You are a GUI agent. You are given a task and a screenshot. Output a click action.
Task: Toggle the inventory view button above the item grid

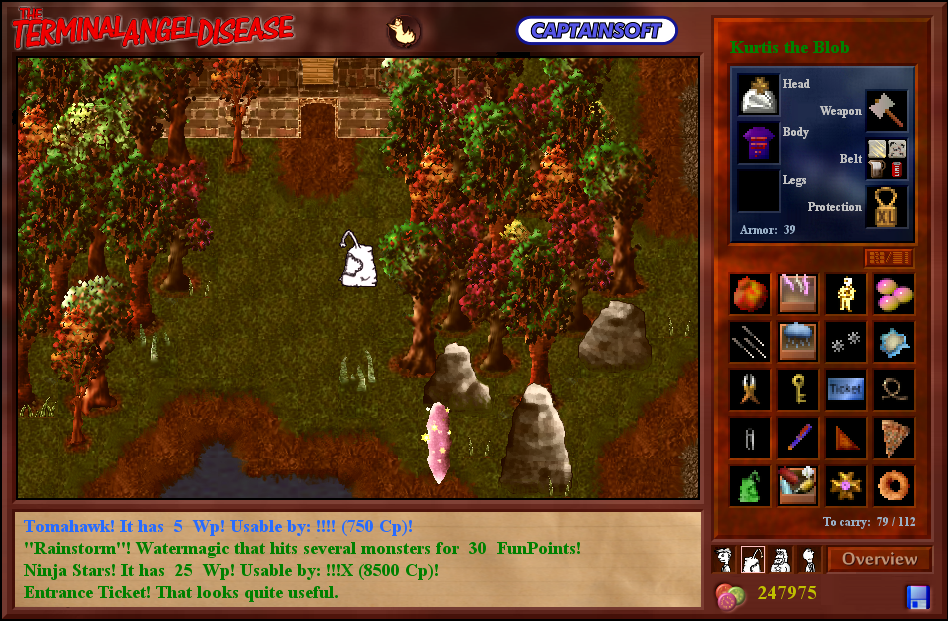[888, 258]
